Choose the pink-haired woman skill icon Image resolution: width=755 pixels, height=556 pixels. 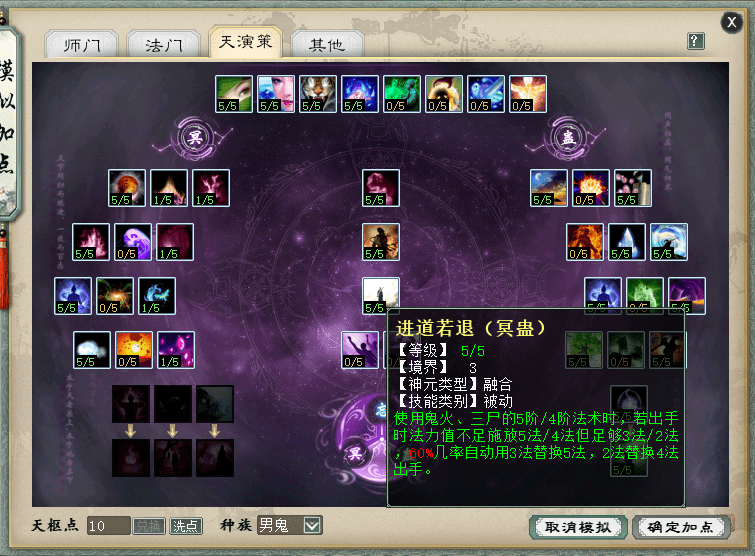tap(276, 93)
